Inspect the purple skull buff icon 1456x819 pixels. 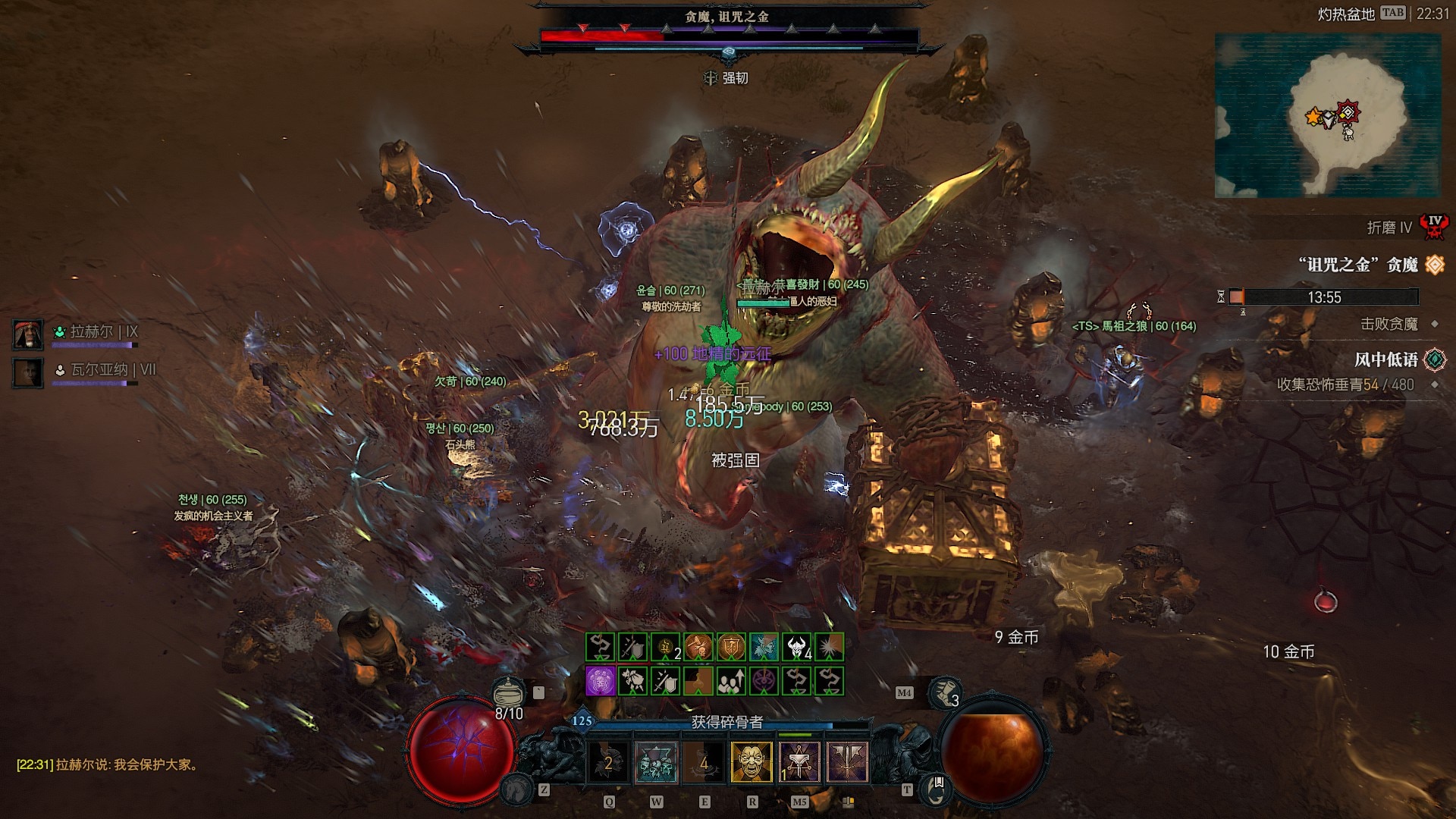click(x=601, y=681)
